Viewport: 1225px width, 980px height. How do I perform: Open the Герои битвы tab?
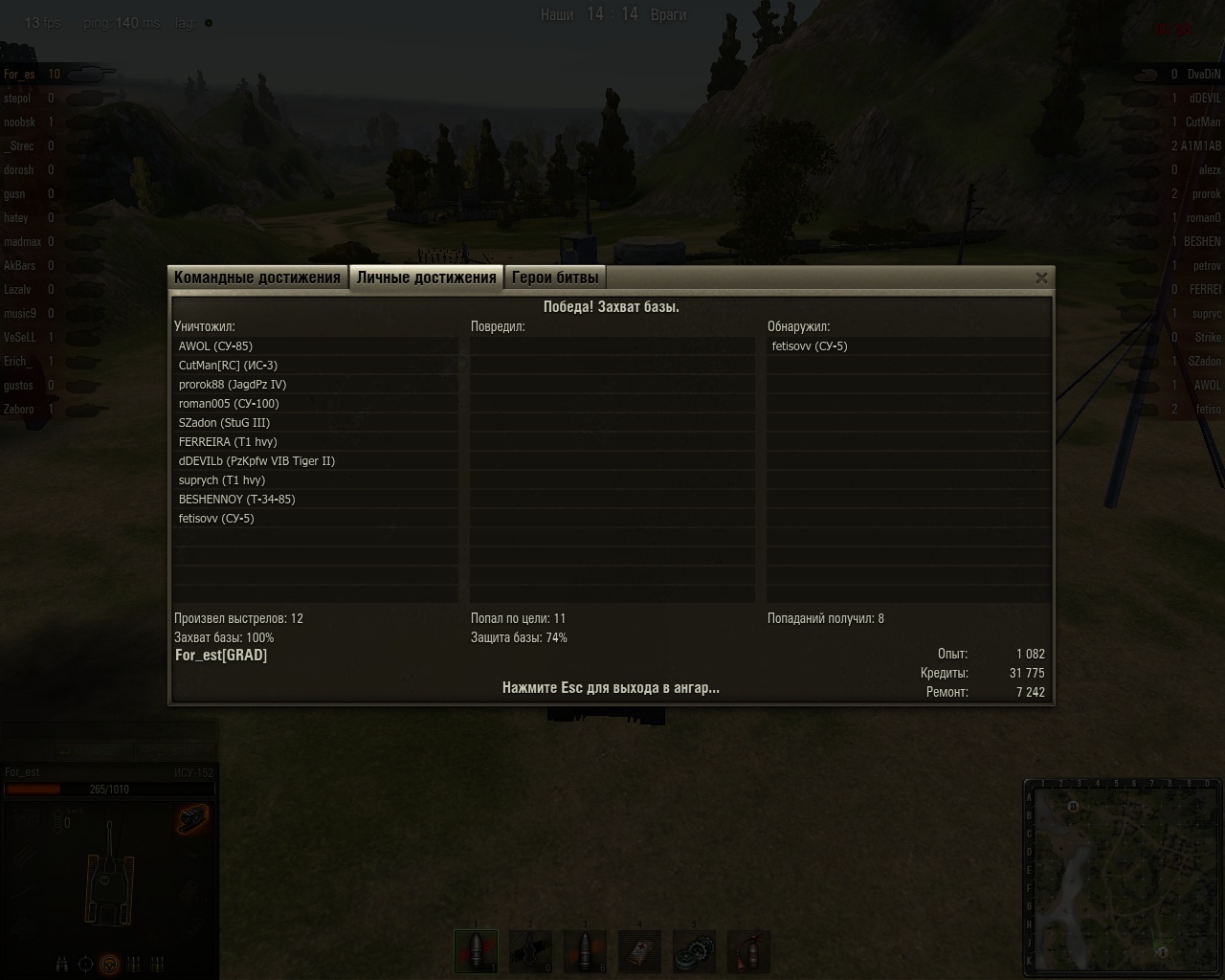coord(555,278)
